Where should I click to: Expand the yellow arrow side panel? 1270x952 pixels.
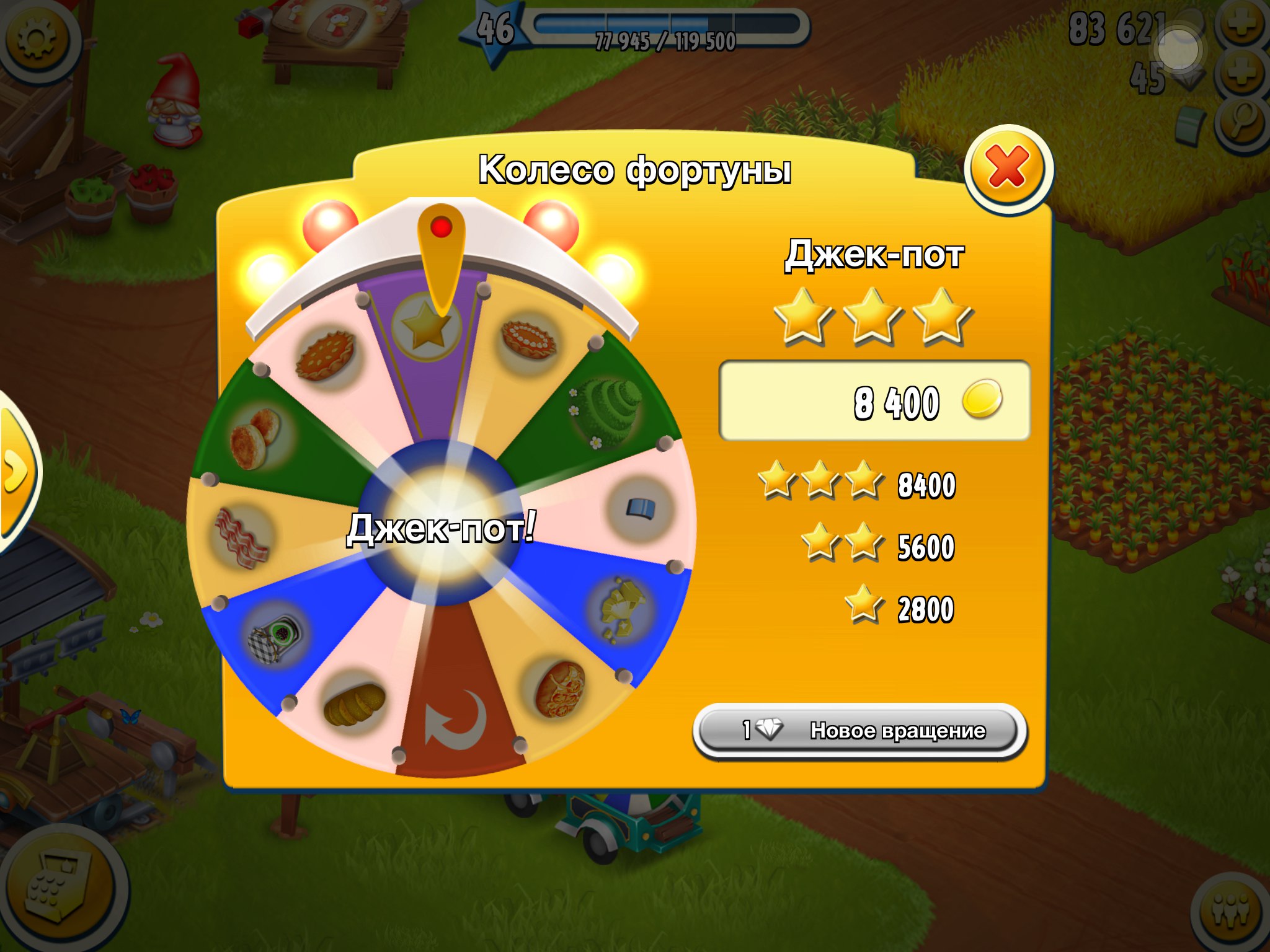pos(16,472)
